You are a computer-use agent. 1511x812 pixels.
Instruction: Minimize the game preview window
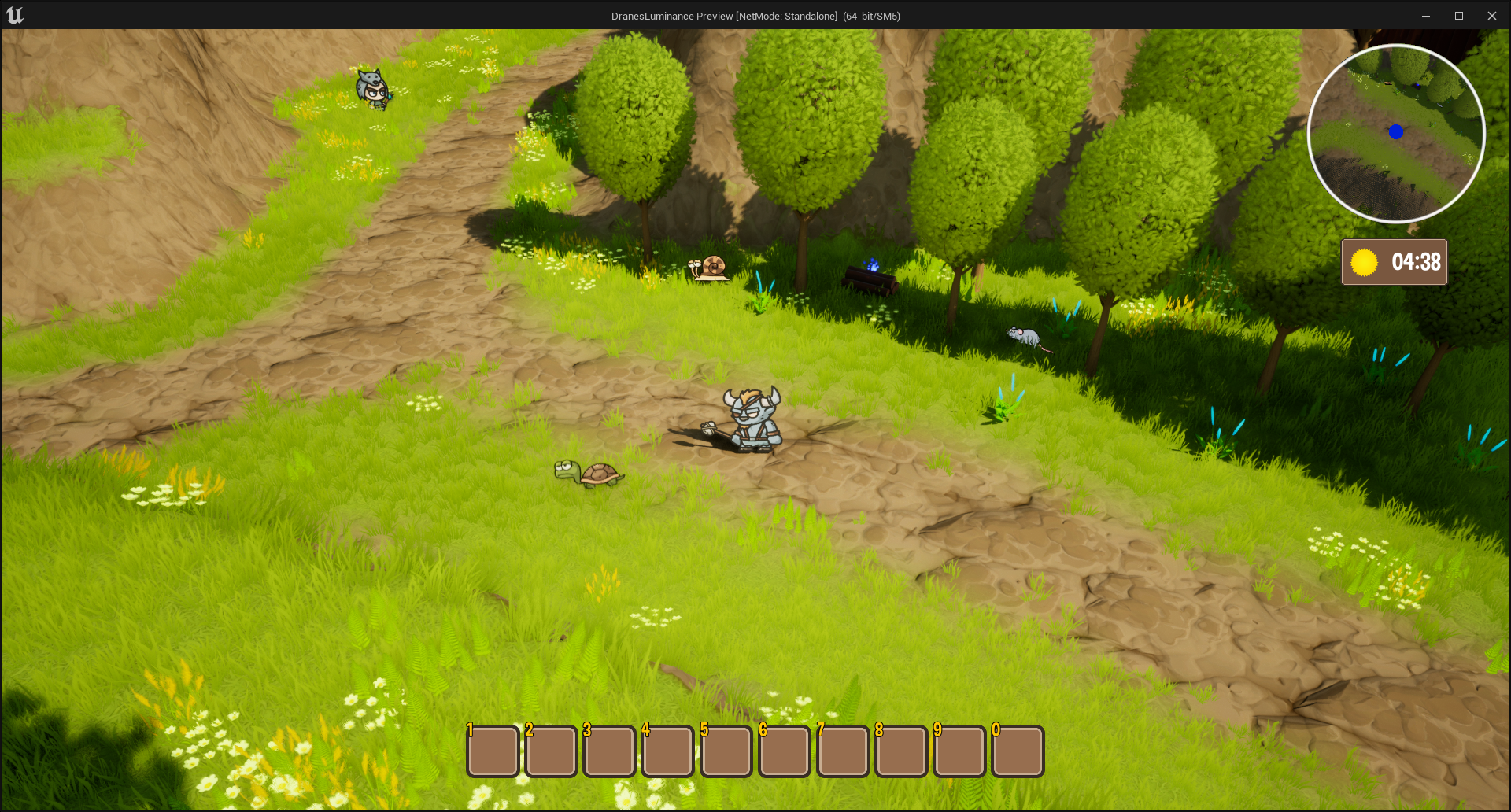1426,16
